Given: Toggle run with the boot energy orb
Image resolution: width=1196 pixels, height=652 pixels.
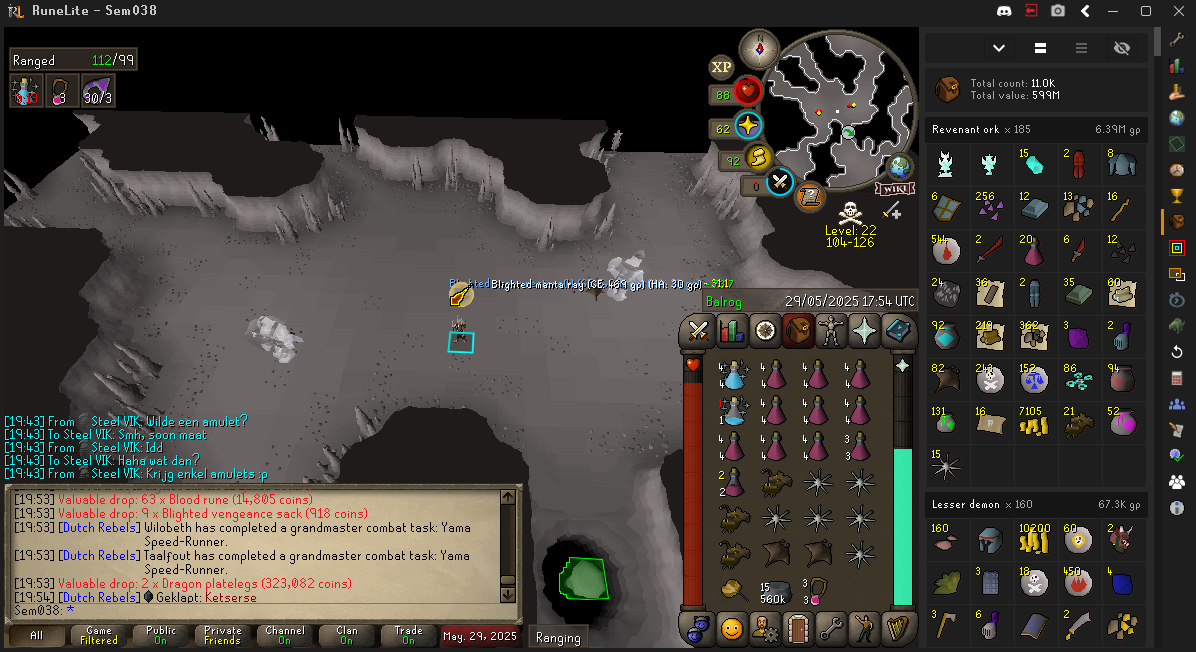Looking at the screenshot, I should click(758, 158).
